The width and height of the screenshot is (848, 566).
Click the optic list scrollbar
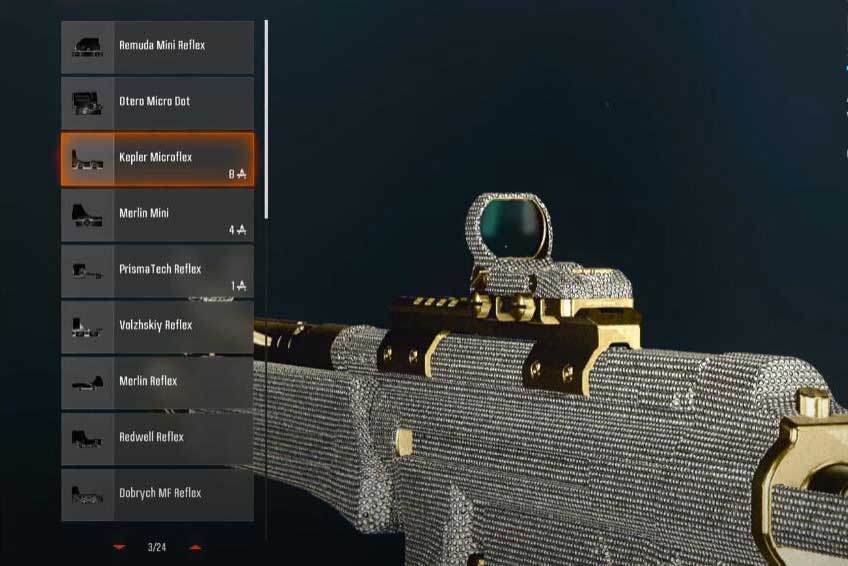(x=266, y=120)
